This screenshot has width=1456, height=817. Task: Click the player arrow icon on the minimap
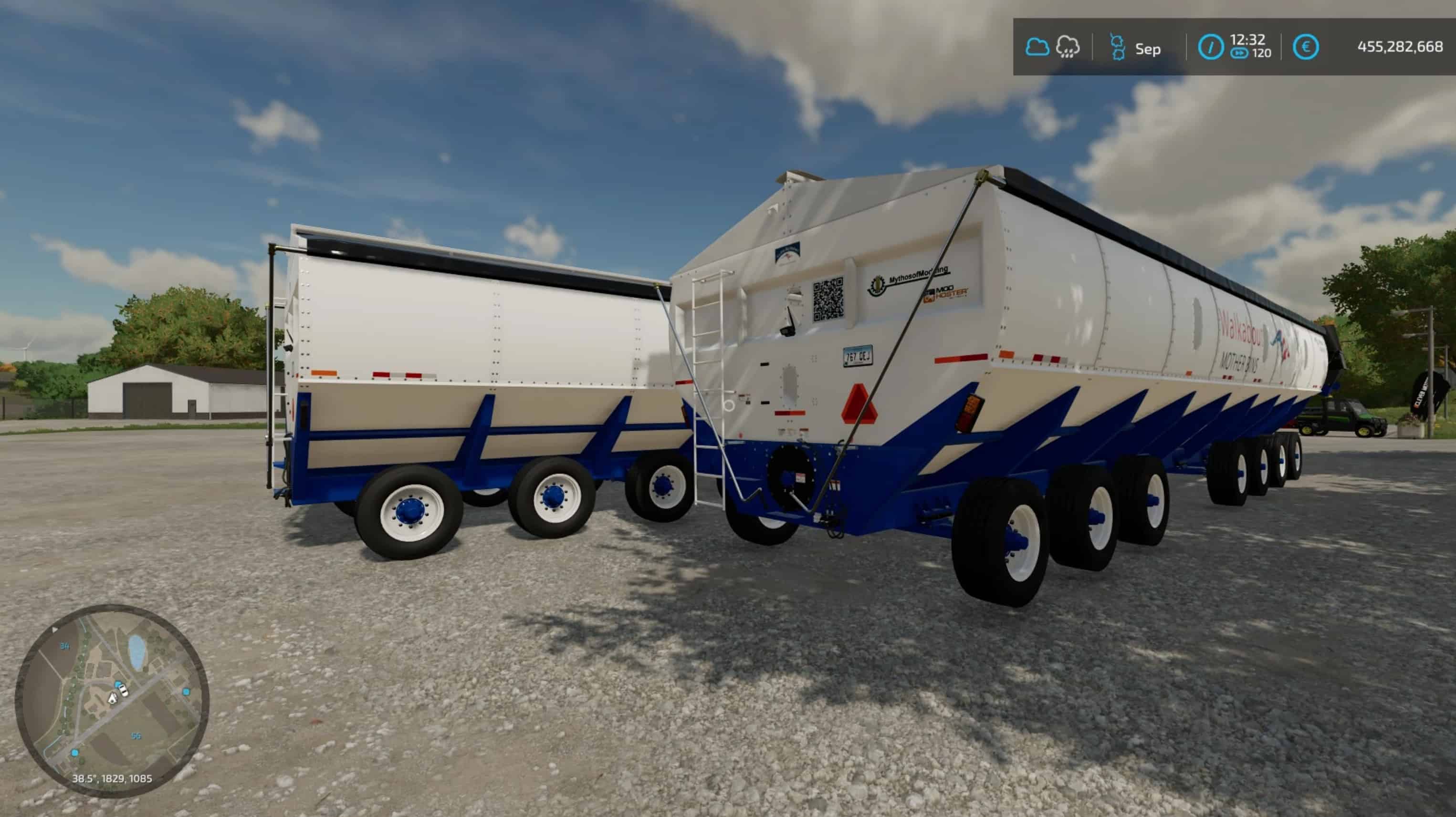113,699
